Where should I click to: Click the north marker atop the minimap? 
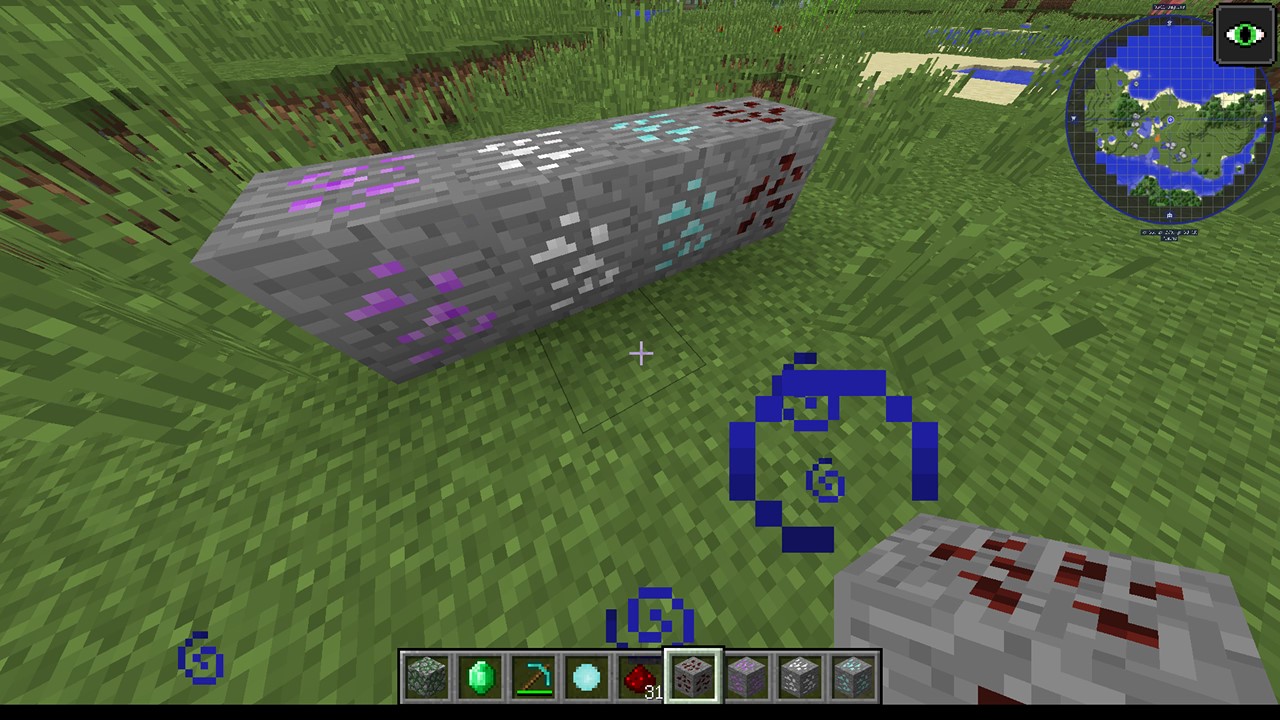coord(1170,25)
